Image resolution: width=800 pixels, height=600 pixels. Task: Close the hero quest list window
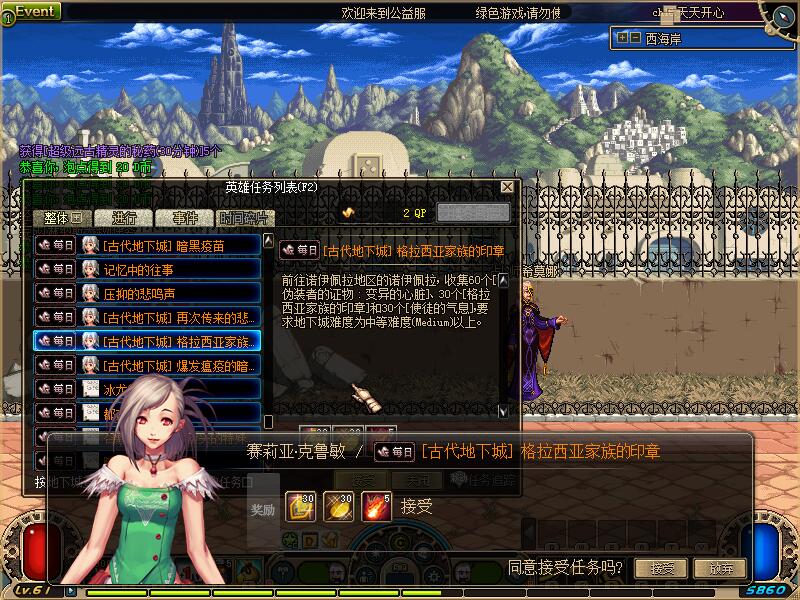[x=507, y=187]
